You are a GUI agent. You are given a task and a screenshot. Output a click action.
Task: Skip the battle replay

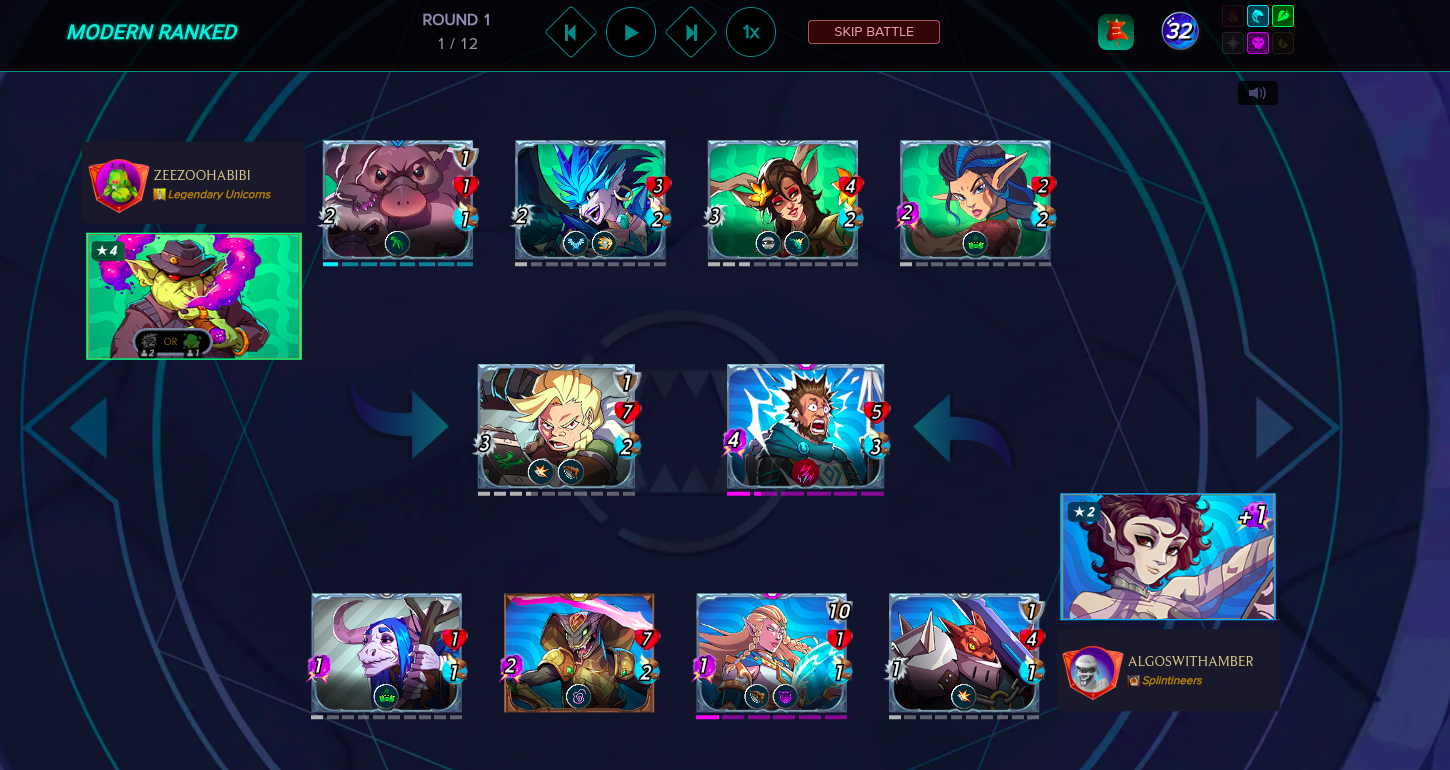coord(873,32)
